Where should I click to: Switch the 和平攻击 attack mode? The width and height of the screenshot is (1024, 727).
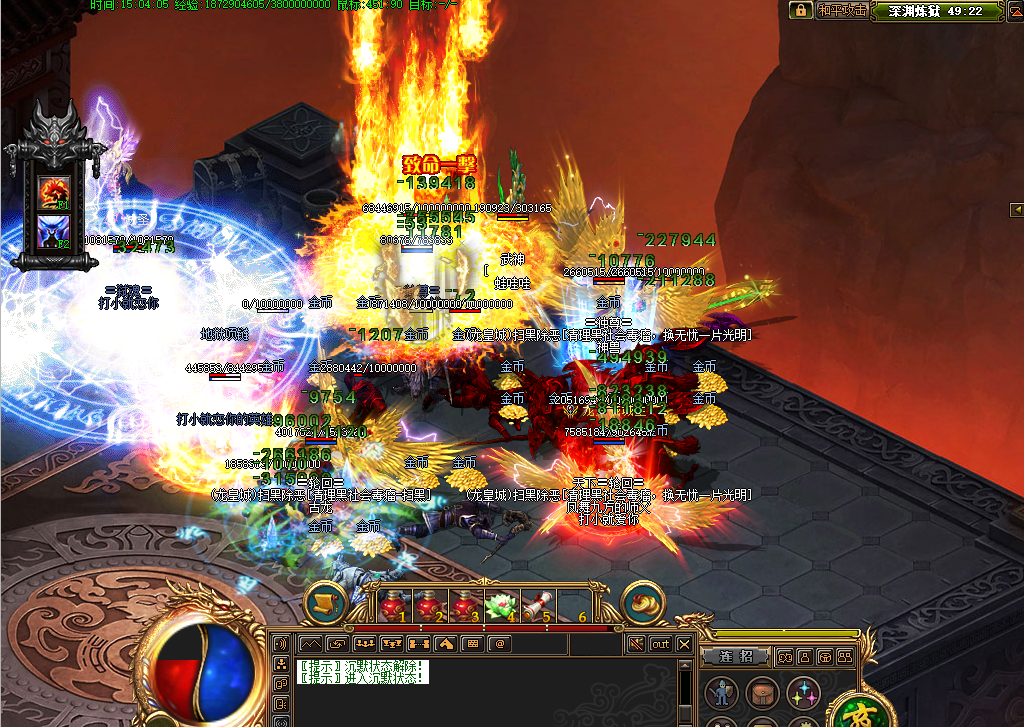pyautogui.click(x=842, y=10)
